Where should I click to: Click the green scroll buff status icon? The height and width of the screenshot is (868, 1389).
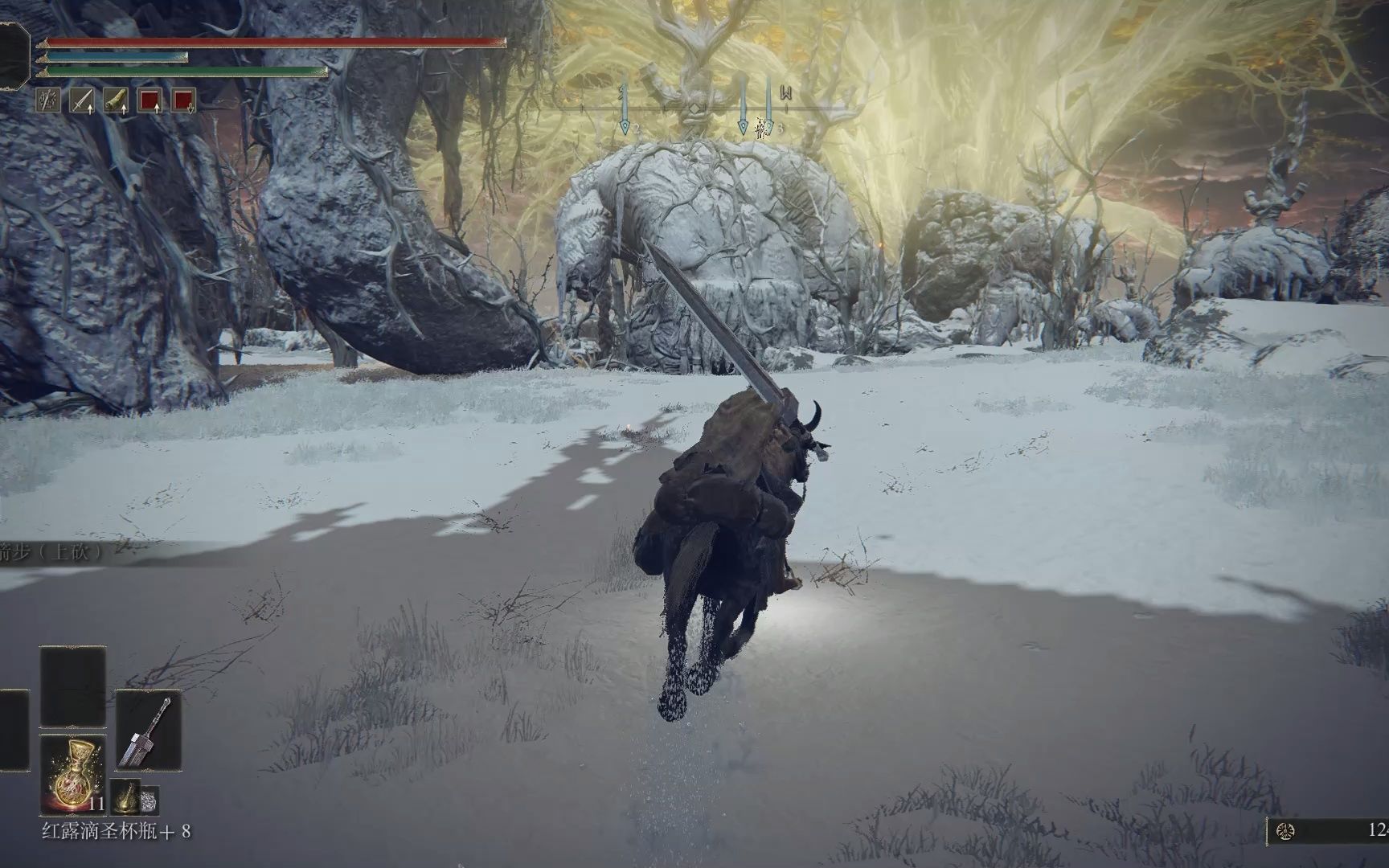tap(117, 100)
